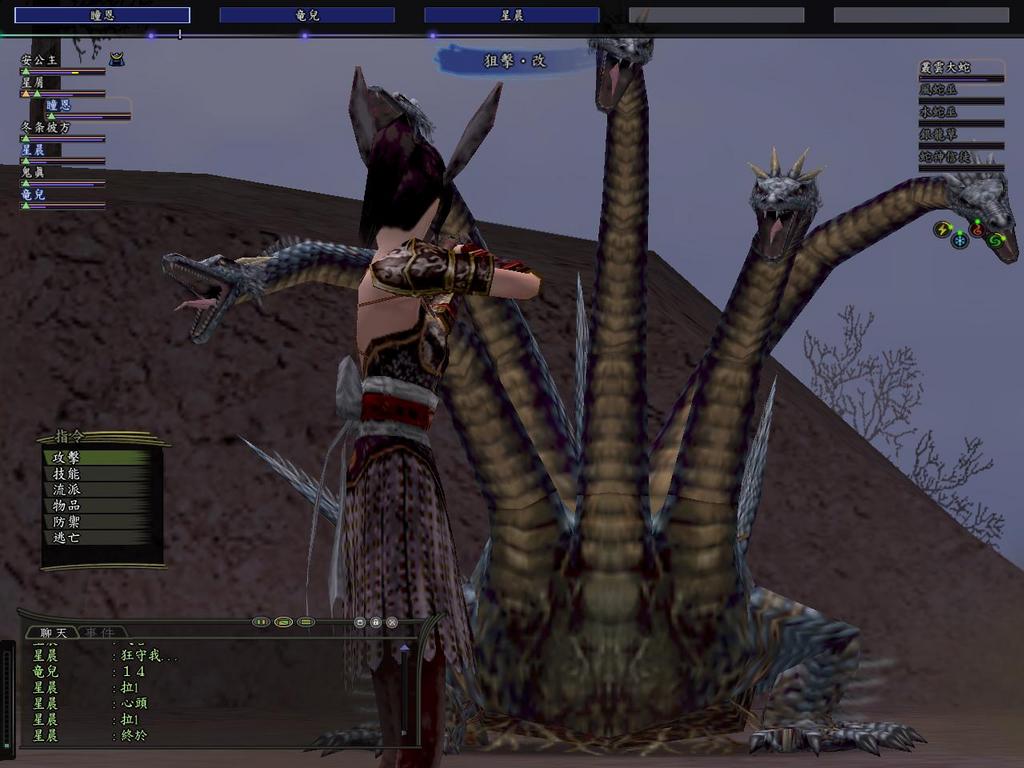Select party member 安公主 in the party list
The height and width of the screenshot is (768, 1024).
[40, 60]
